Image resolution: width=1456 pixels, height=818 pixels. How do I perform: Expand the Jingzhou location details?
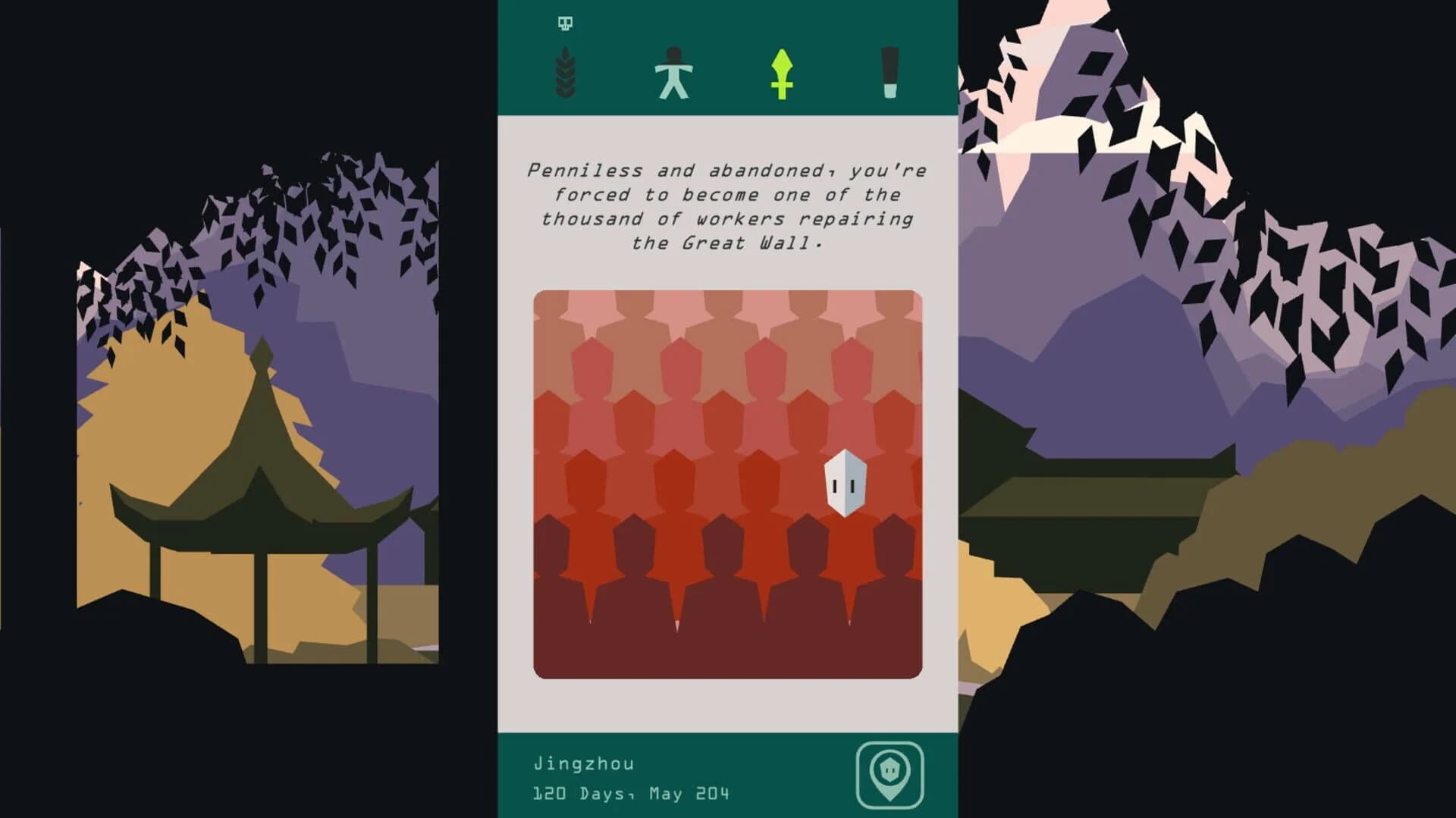pos(584,764)
